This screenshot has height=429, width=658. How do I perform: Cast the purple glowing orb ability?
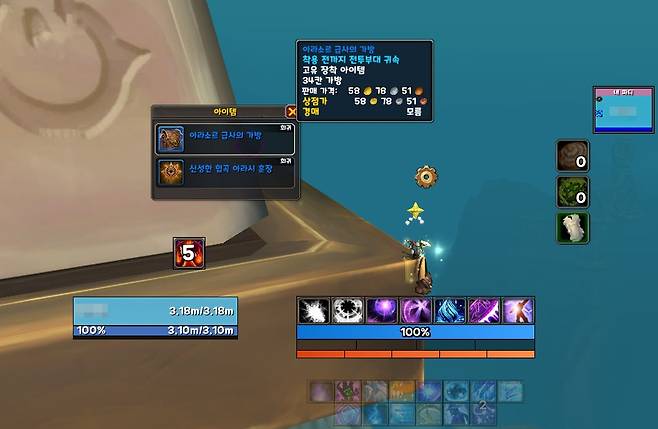pos(381,310)
